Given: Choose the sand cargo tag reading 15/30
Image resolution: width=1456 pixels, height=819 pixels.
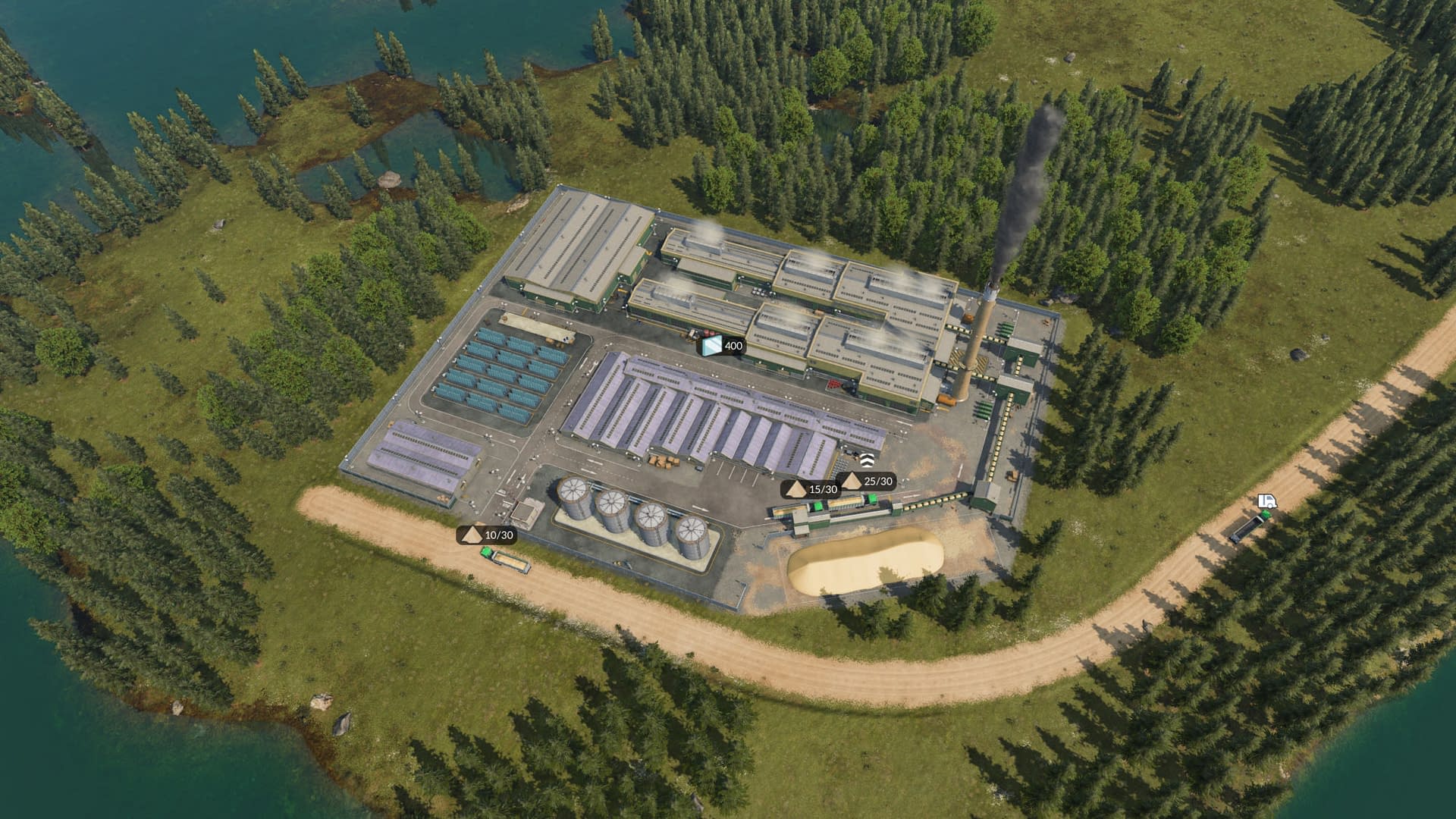Looking at the screenshot, I should (811, 489).
